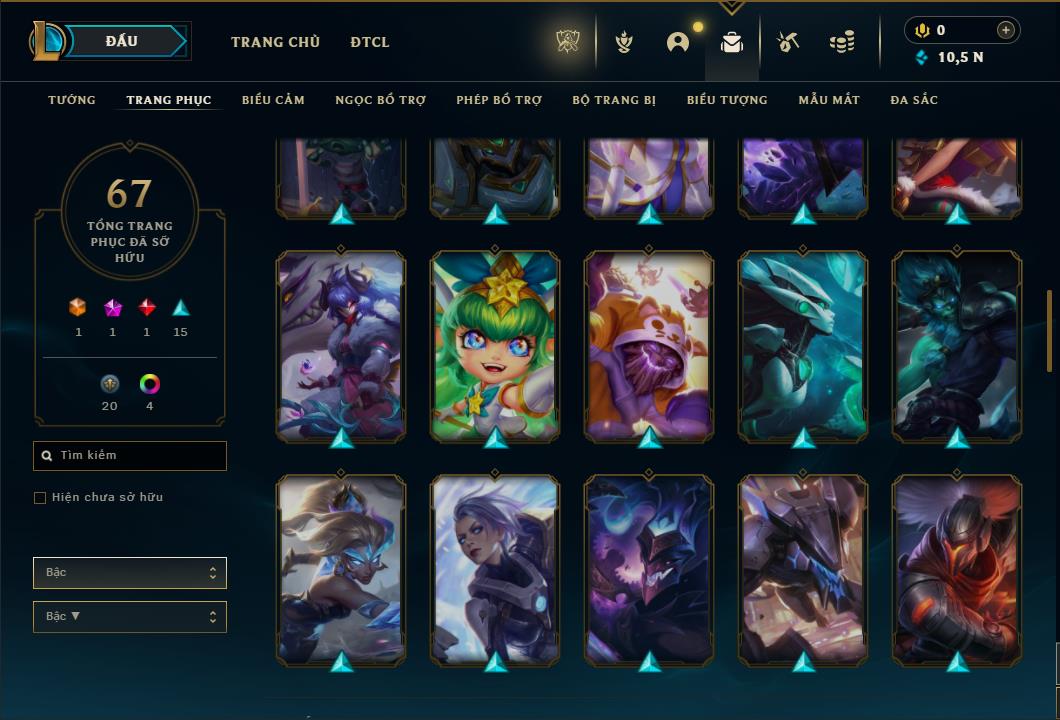Open the ĐTCL menu entry
The height and width of the screenshot is (720, 1060).
pyautogui.click(x=370, y=42)
